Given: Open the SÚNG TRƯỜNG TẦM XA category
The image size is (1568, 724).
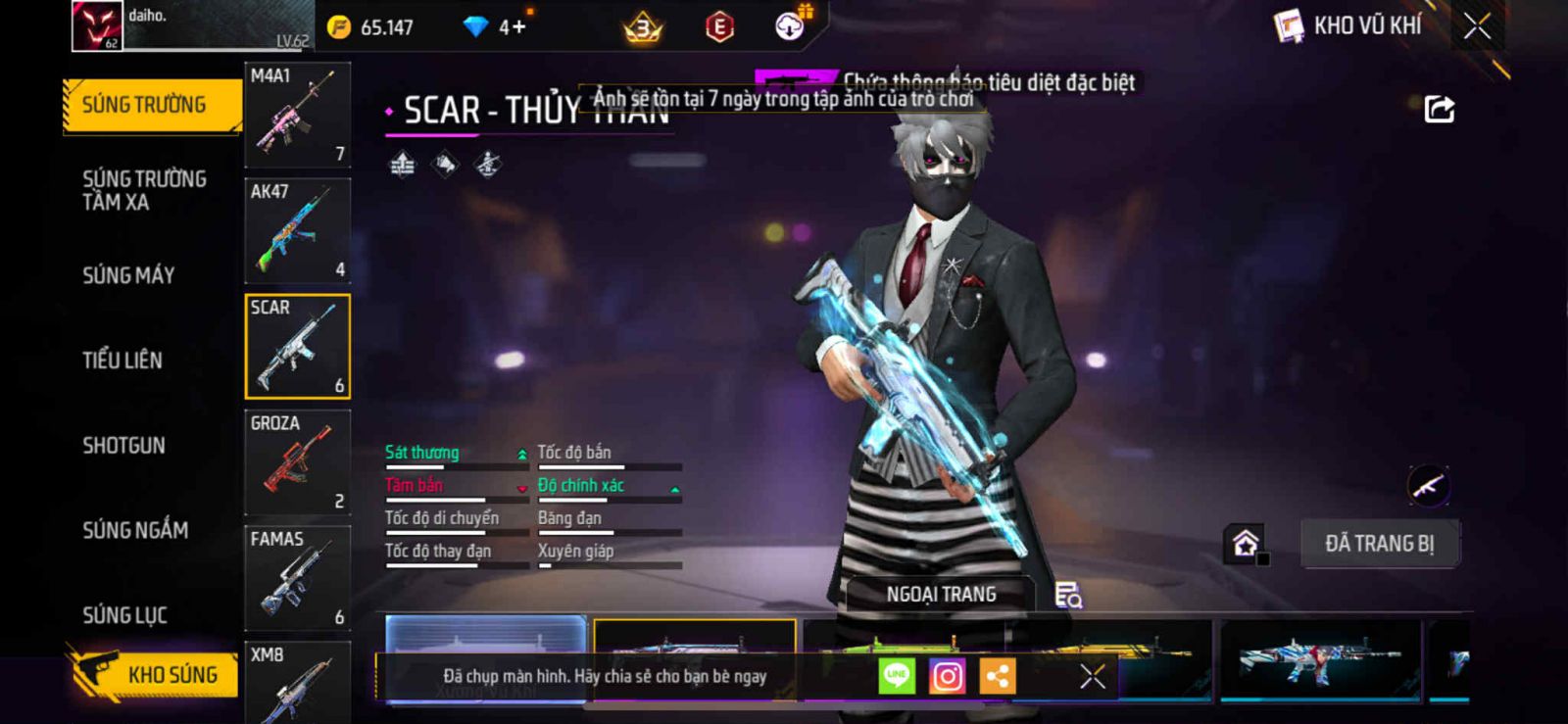Looking at the screenshot, I should (x=143, y=190).
